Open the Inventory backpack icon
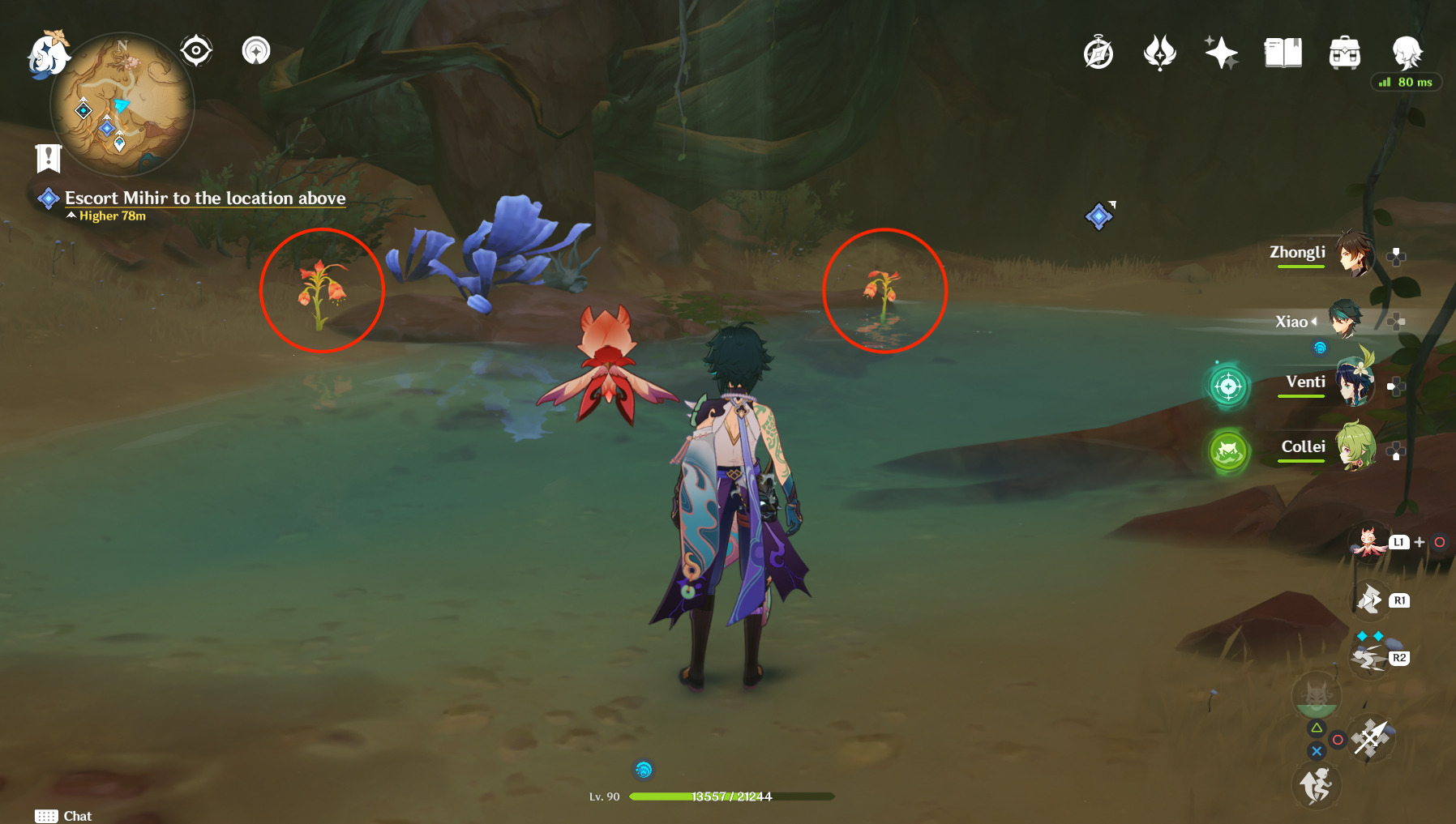Image resolution: width=1456 pixels, height=824 pixels. click(x=1346, y=52)
